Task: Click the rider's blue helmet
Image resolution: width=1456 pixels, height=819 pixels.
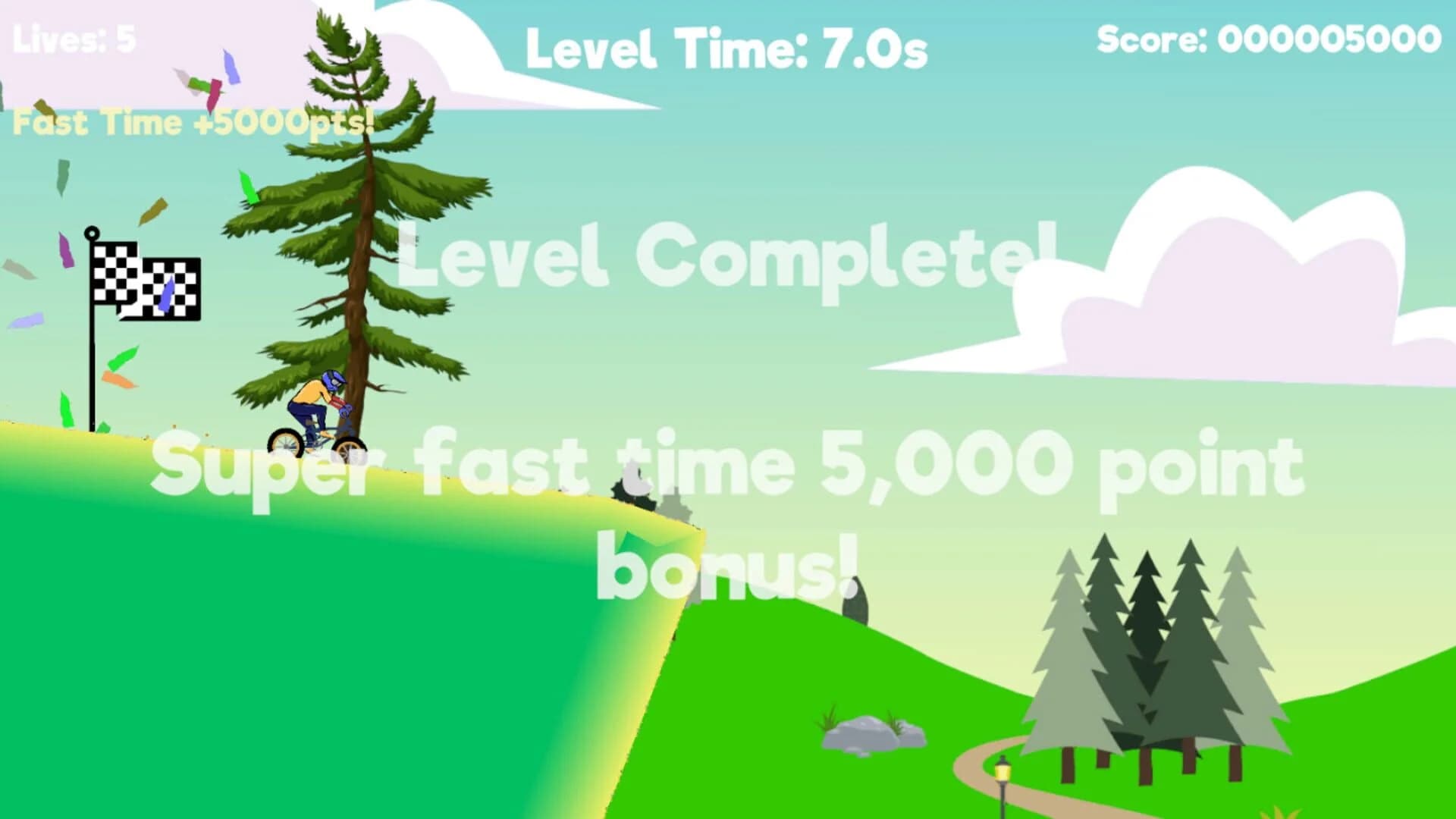Action: coord(334,379)
